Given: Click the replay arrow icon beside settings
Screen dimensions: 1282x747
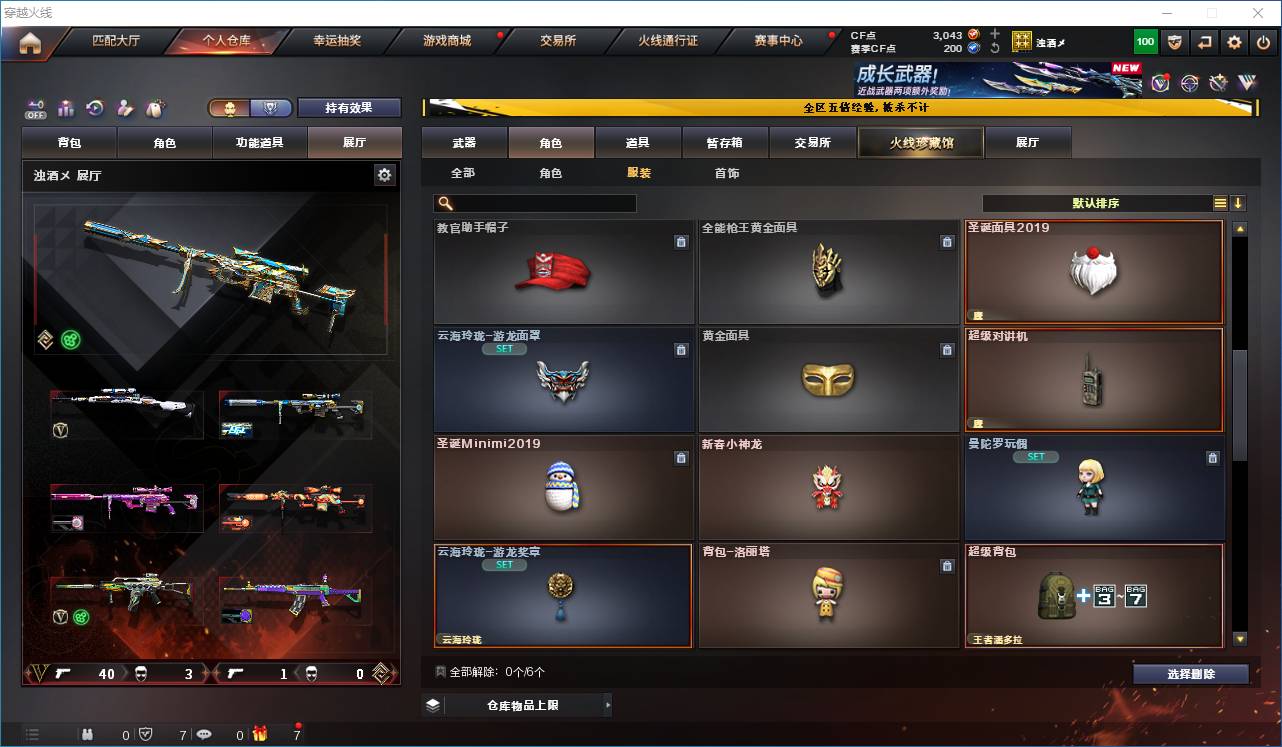Looking at the screenshot, I should point(1203,40).
